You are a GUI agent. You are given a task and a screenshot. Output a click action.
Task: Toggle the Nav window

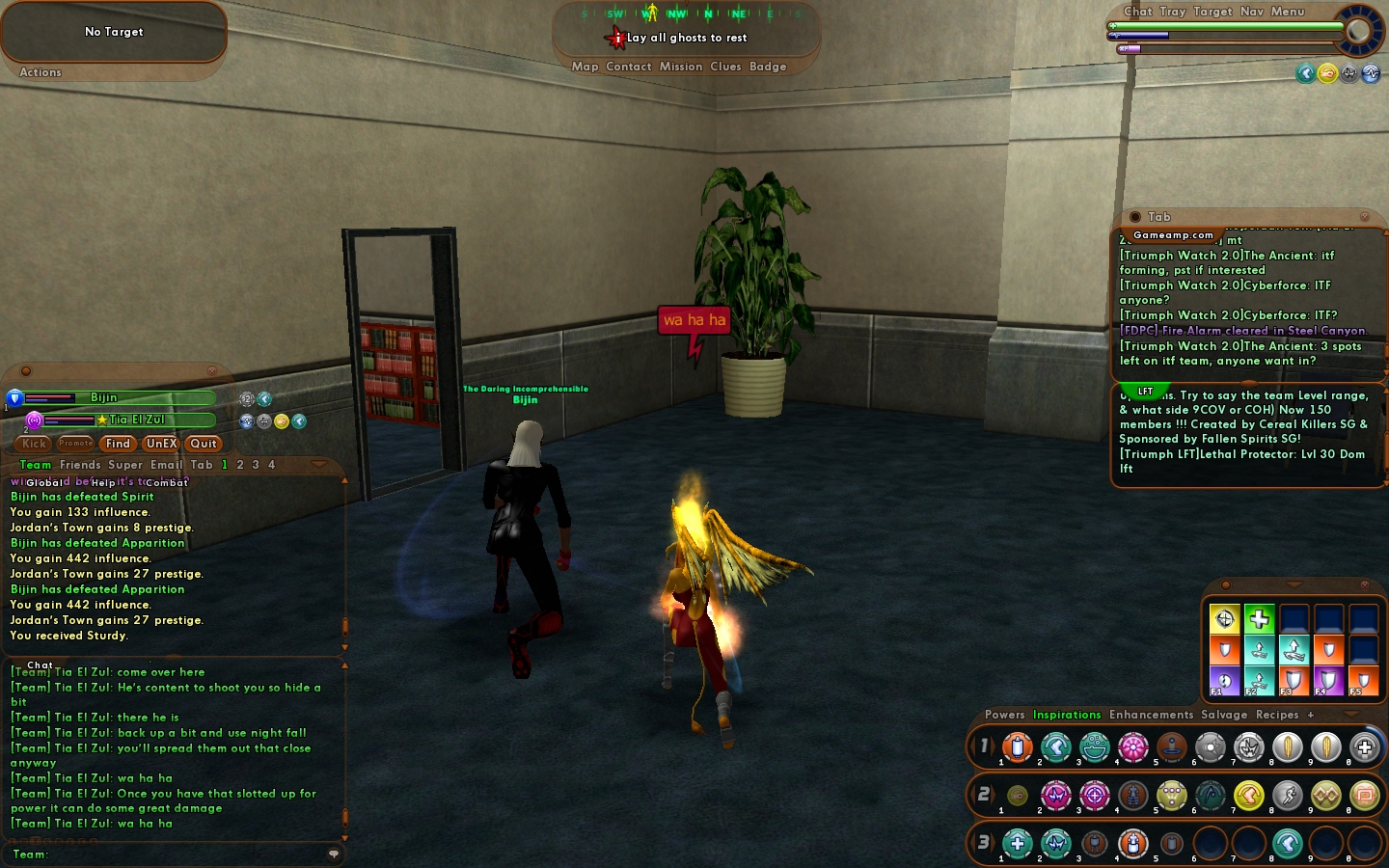click(x=1252, y=12)
